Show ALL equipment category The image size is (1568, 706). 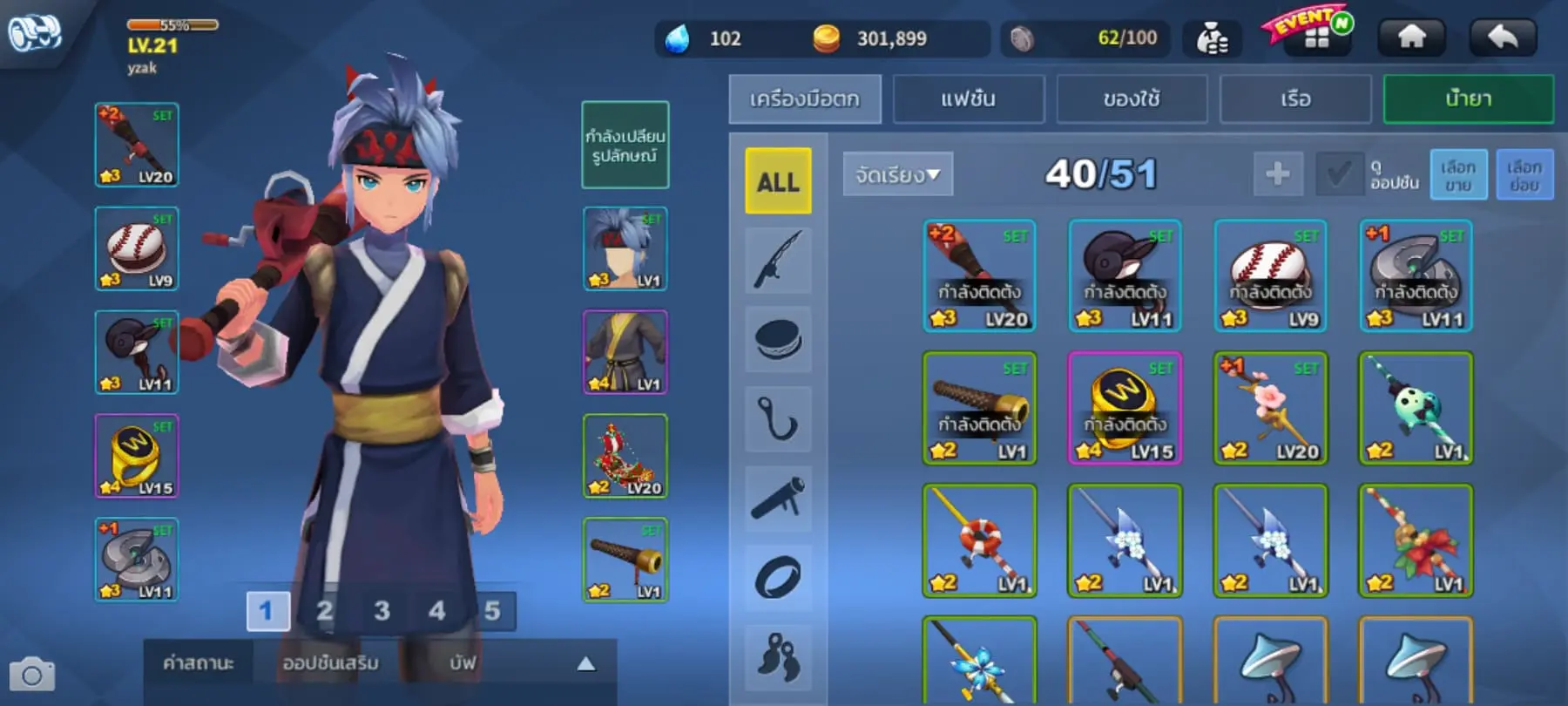click(x=778, y=181)
